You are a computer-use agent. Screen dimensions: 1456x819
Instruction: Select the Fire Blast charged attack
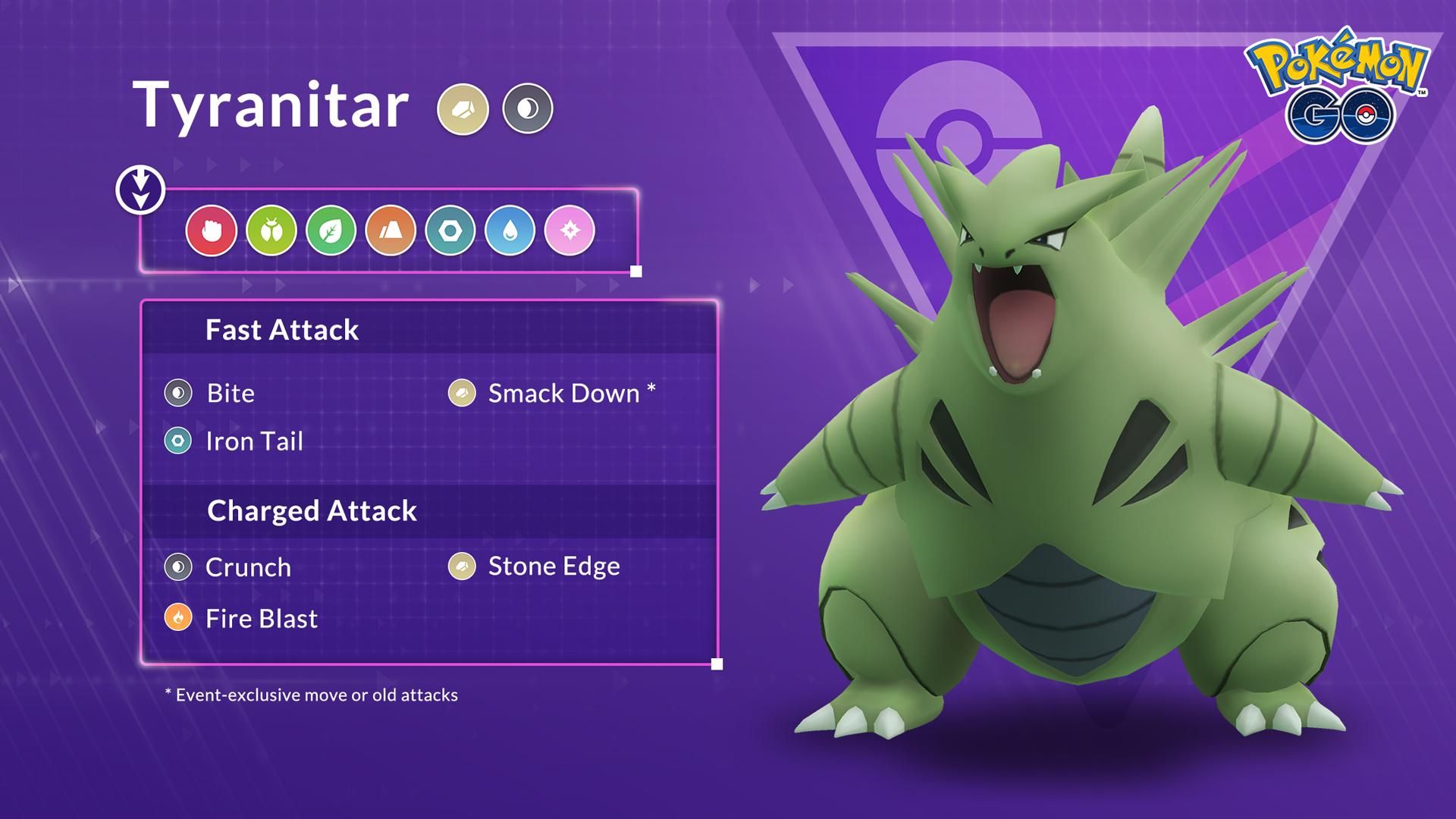pos(260,619)
